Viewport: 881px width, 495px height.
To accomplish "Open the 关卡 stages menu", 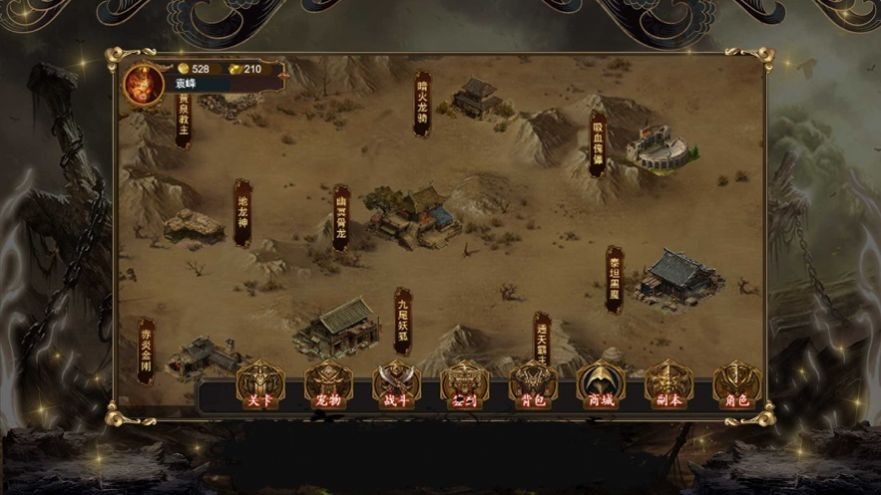I will click(260, 385).
